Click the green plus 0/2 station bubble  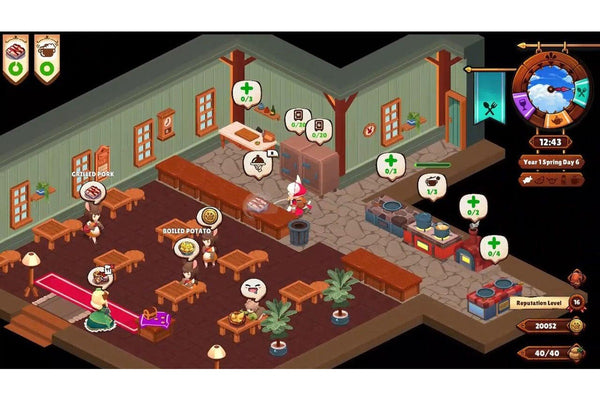tap(472, 205)
